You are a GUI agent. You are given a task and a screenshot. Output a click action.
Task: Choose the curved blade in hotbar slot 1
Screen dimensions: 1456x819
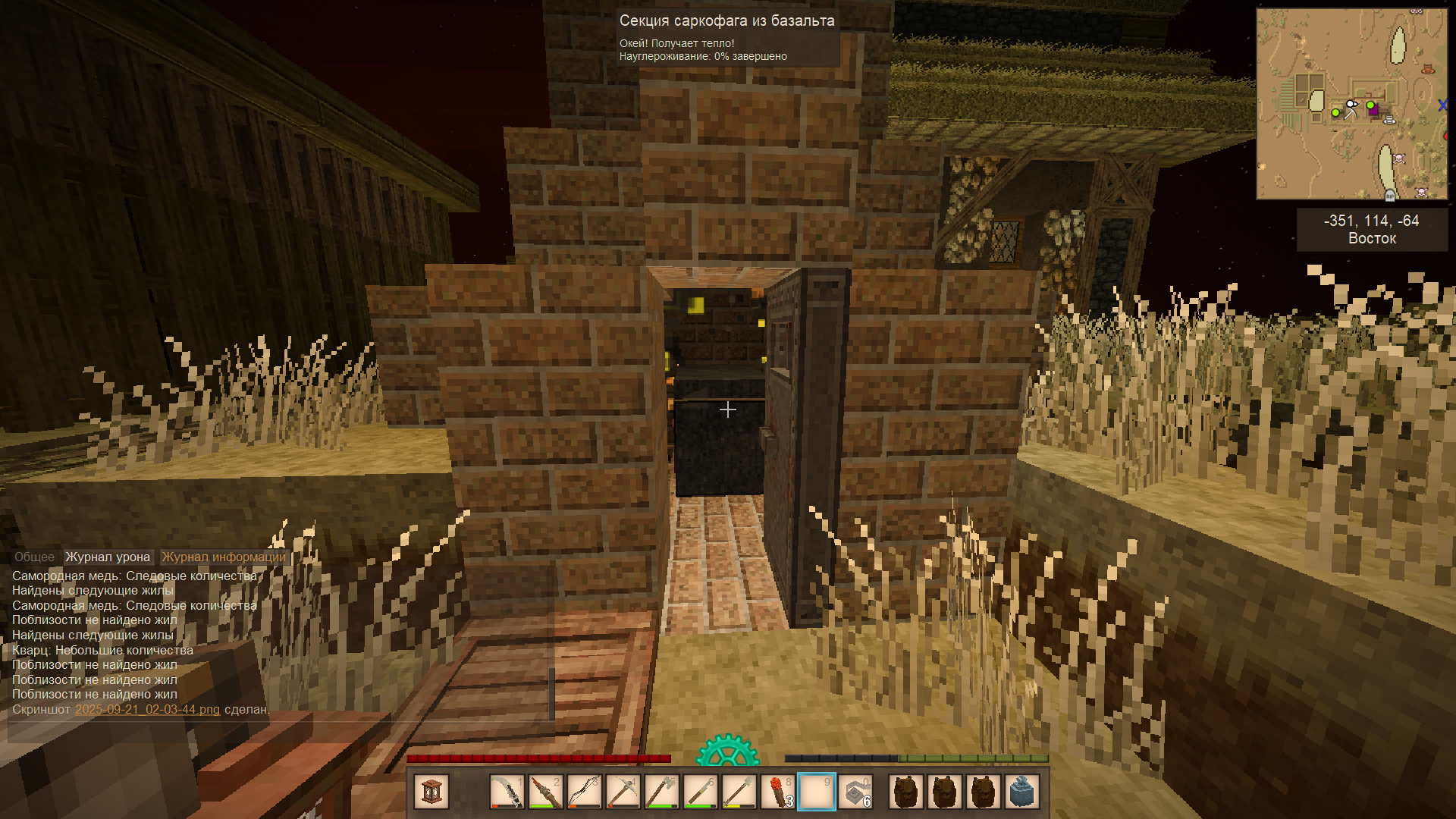click(507, 792)
